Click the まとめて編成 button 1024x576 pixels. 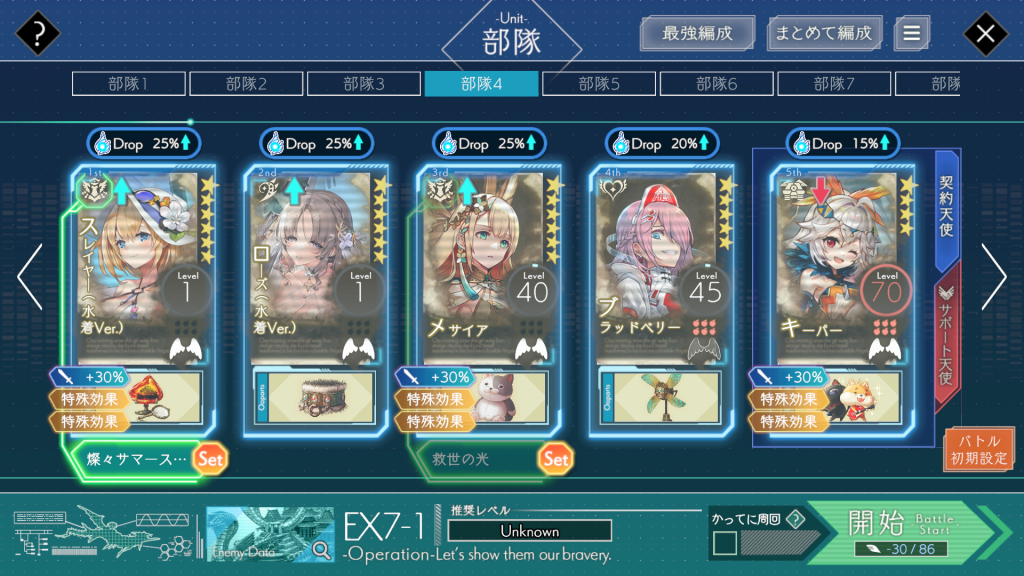824,33
